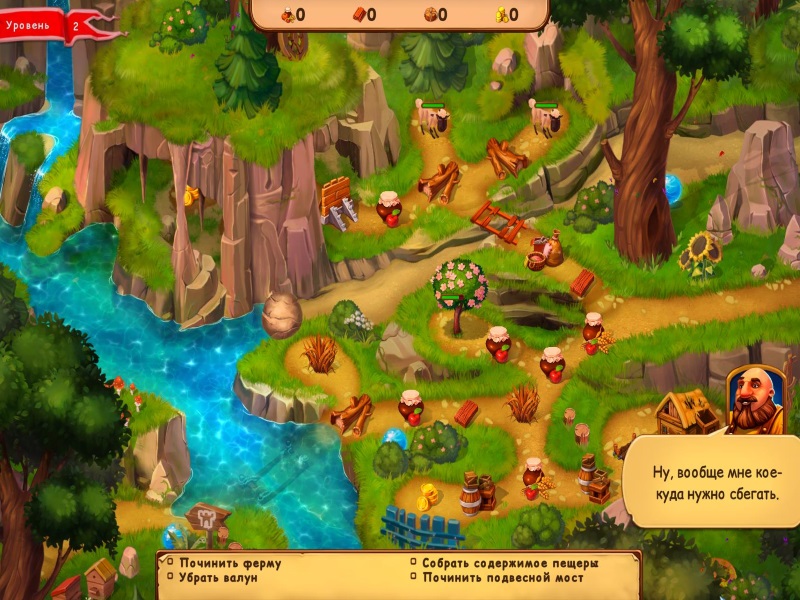Click the "Починить подвесной мост" objective
Screen dimensions: 800x600
click(502, 578)
